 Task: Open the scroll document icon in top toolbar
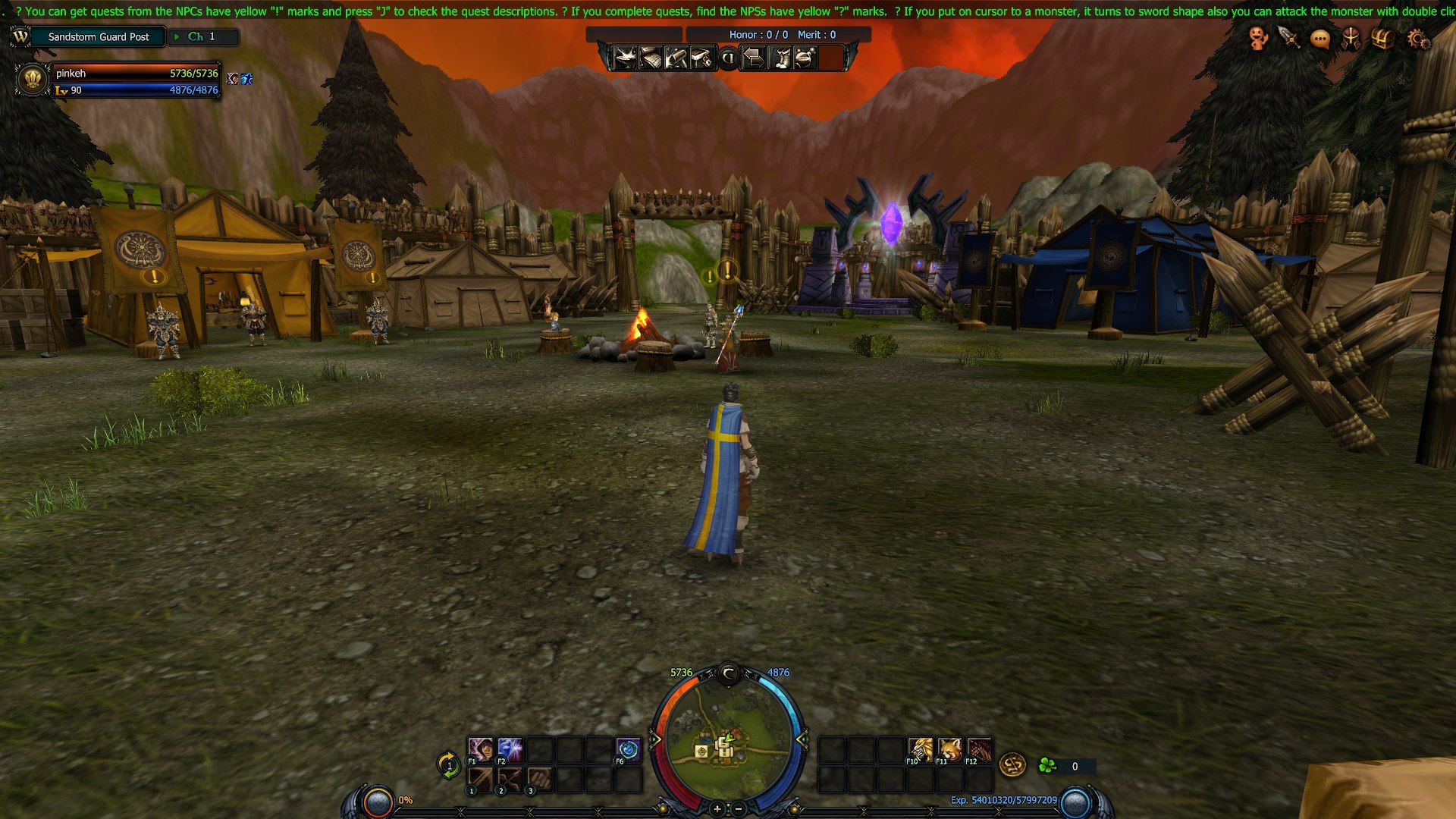tap(651, 58)
